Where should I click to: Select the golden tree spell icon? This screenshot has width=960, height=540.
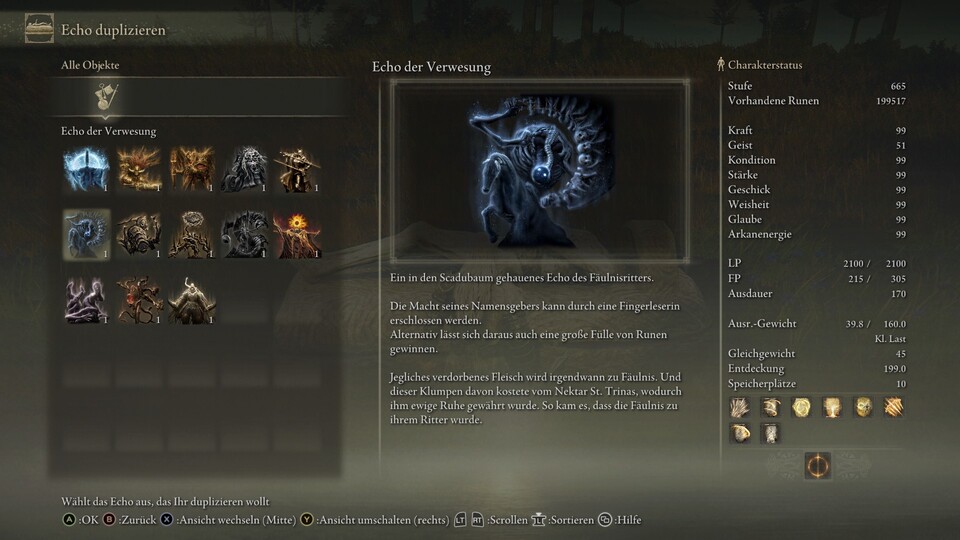(830, 406)
